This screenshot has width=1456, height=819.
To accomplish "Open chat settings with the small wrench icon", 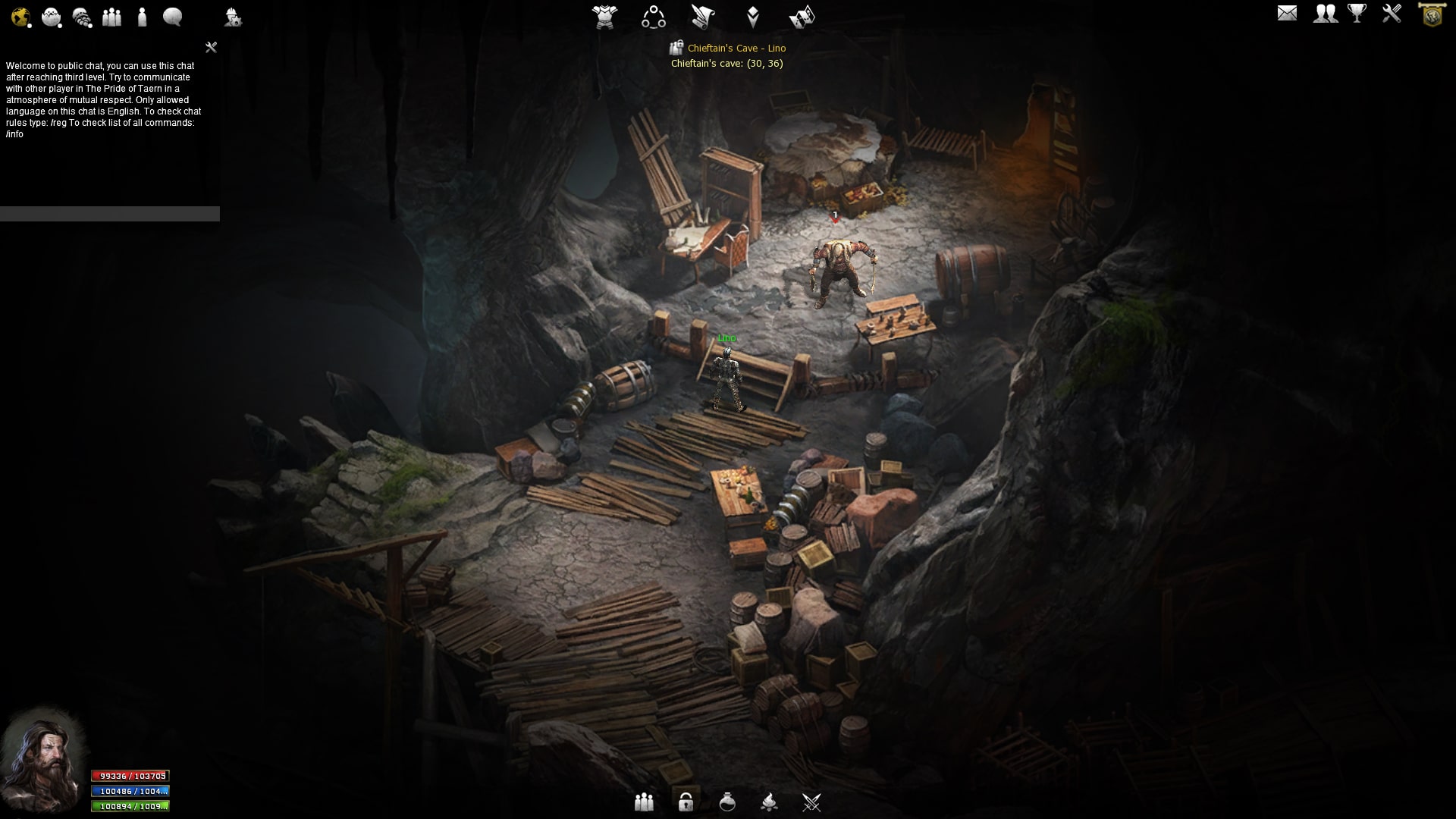I will [x=212, y=48].
